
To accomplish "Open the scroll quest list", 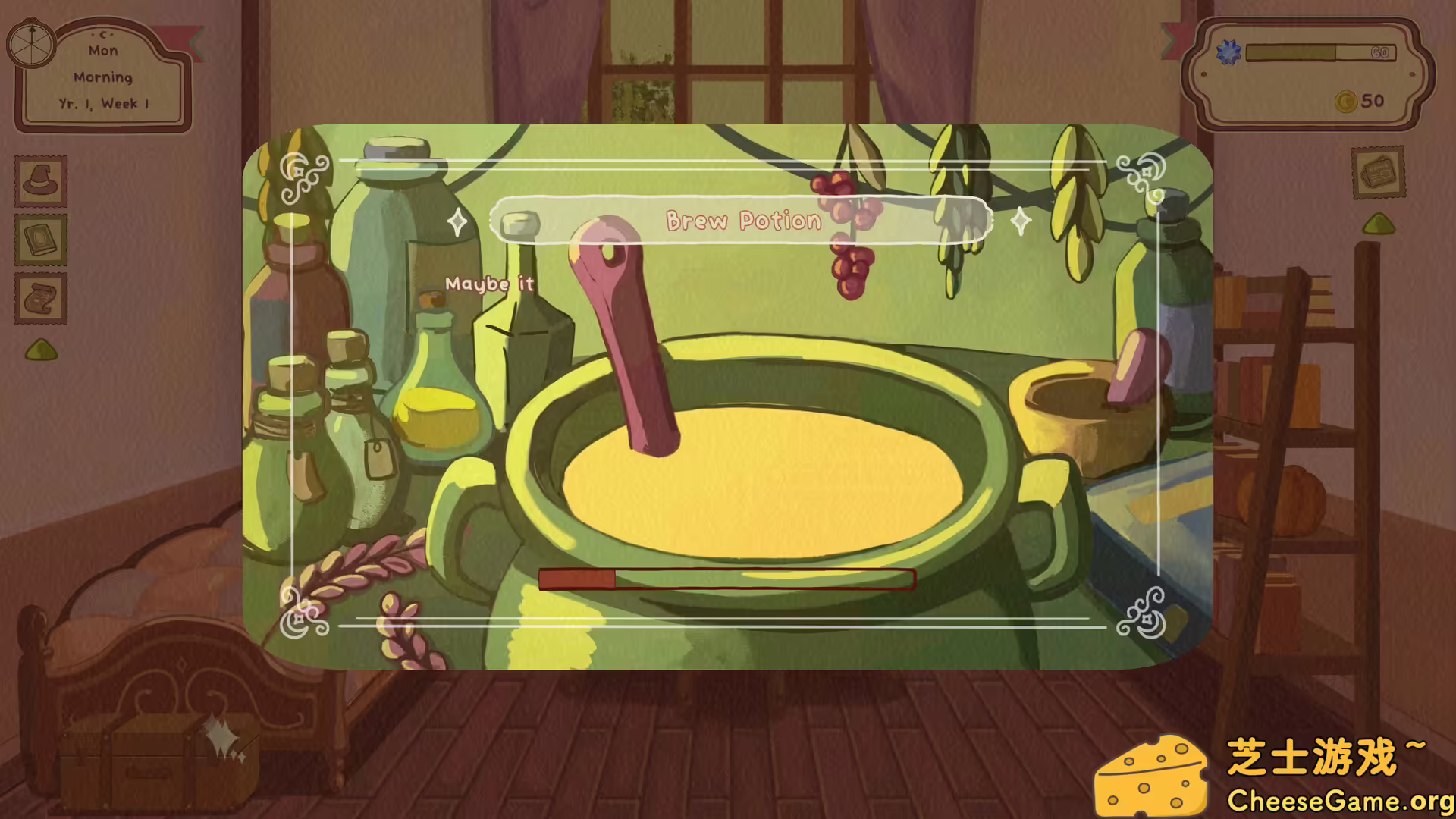I will (x=42, y=297).
